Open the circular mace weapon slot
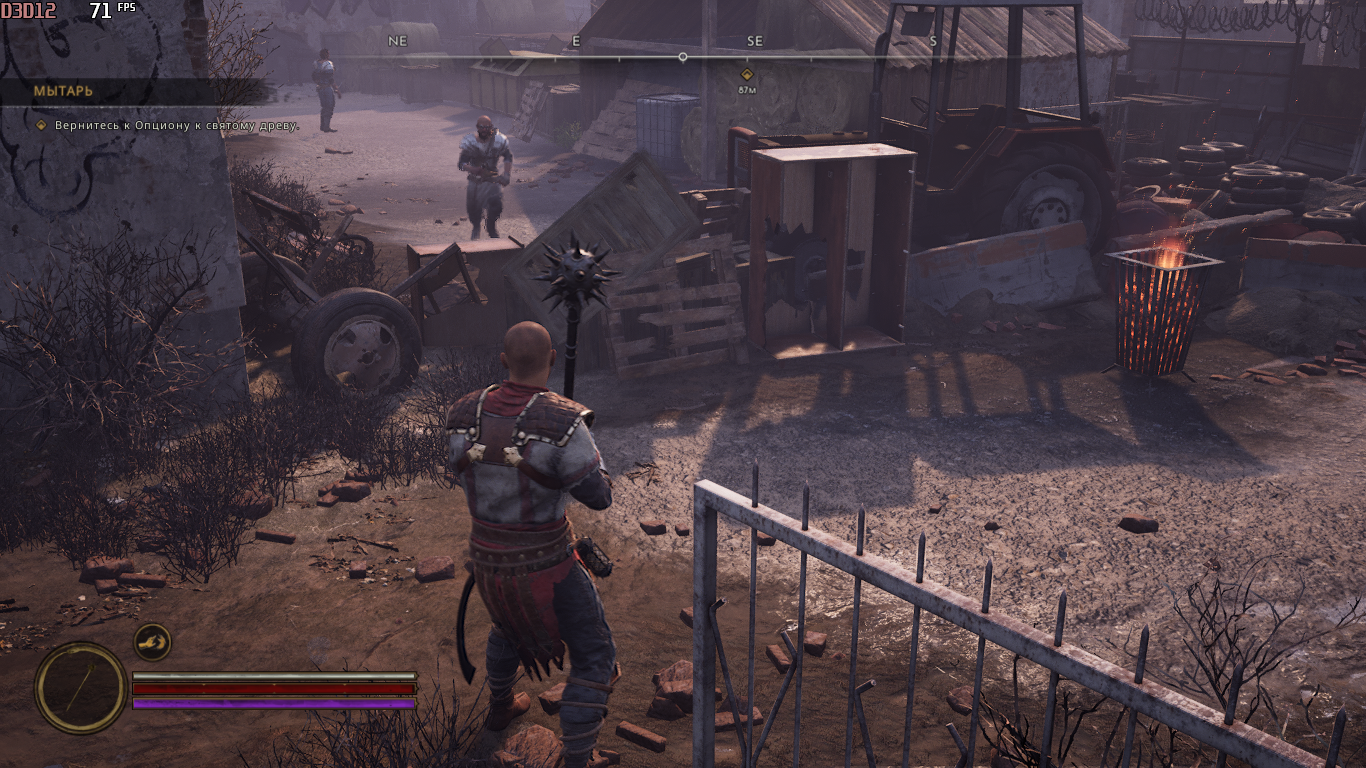 (x=81, y=687)
